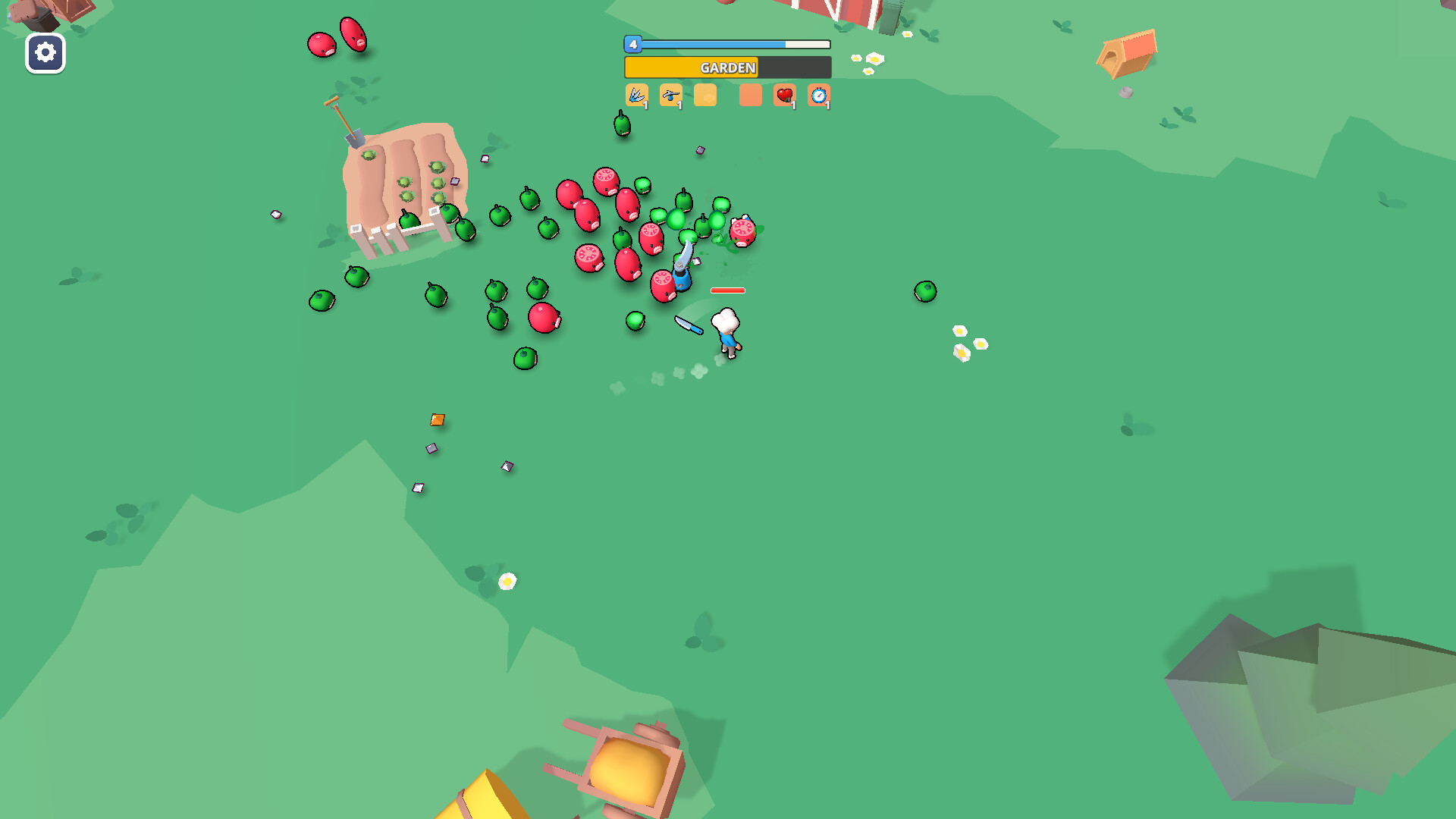Click the orange dog house
Image resolution: width=1456 pixels, height=819 pixels.
(1125, 52)
